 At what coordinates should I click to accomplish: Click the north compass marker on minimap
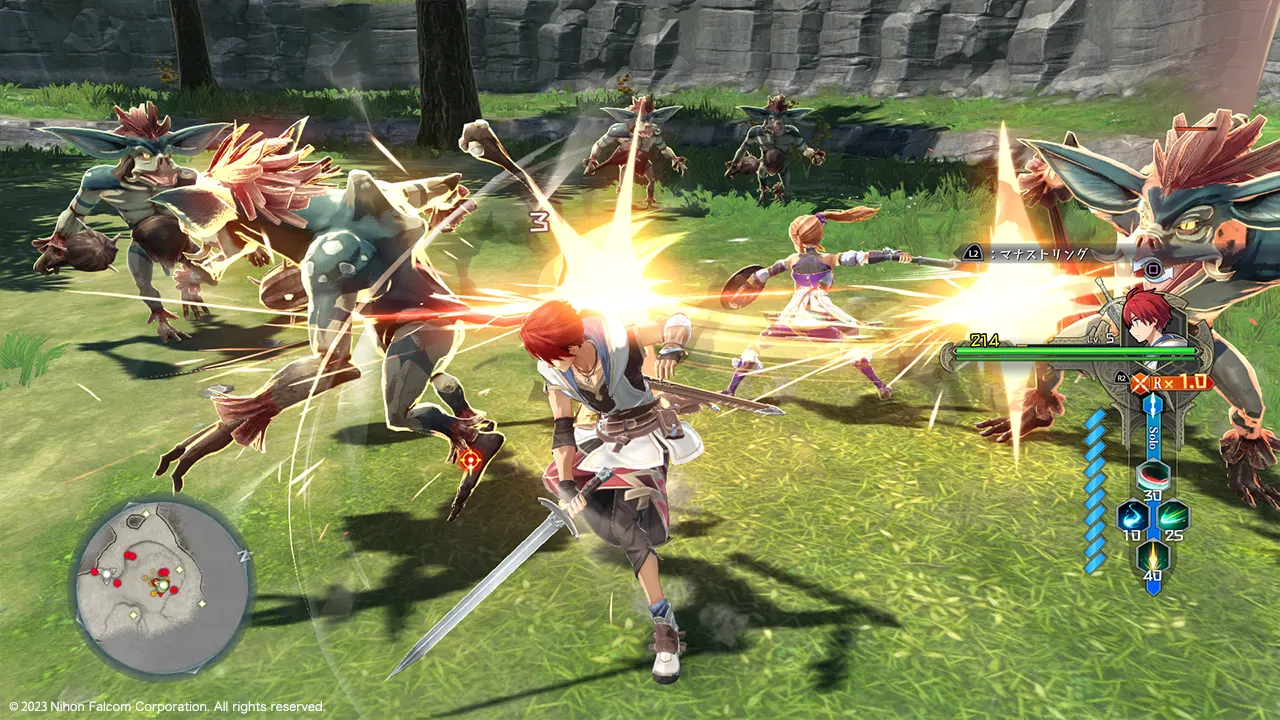click(x=241, y=554)
